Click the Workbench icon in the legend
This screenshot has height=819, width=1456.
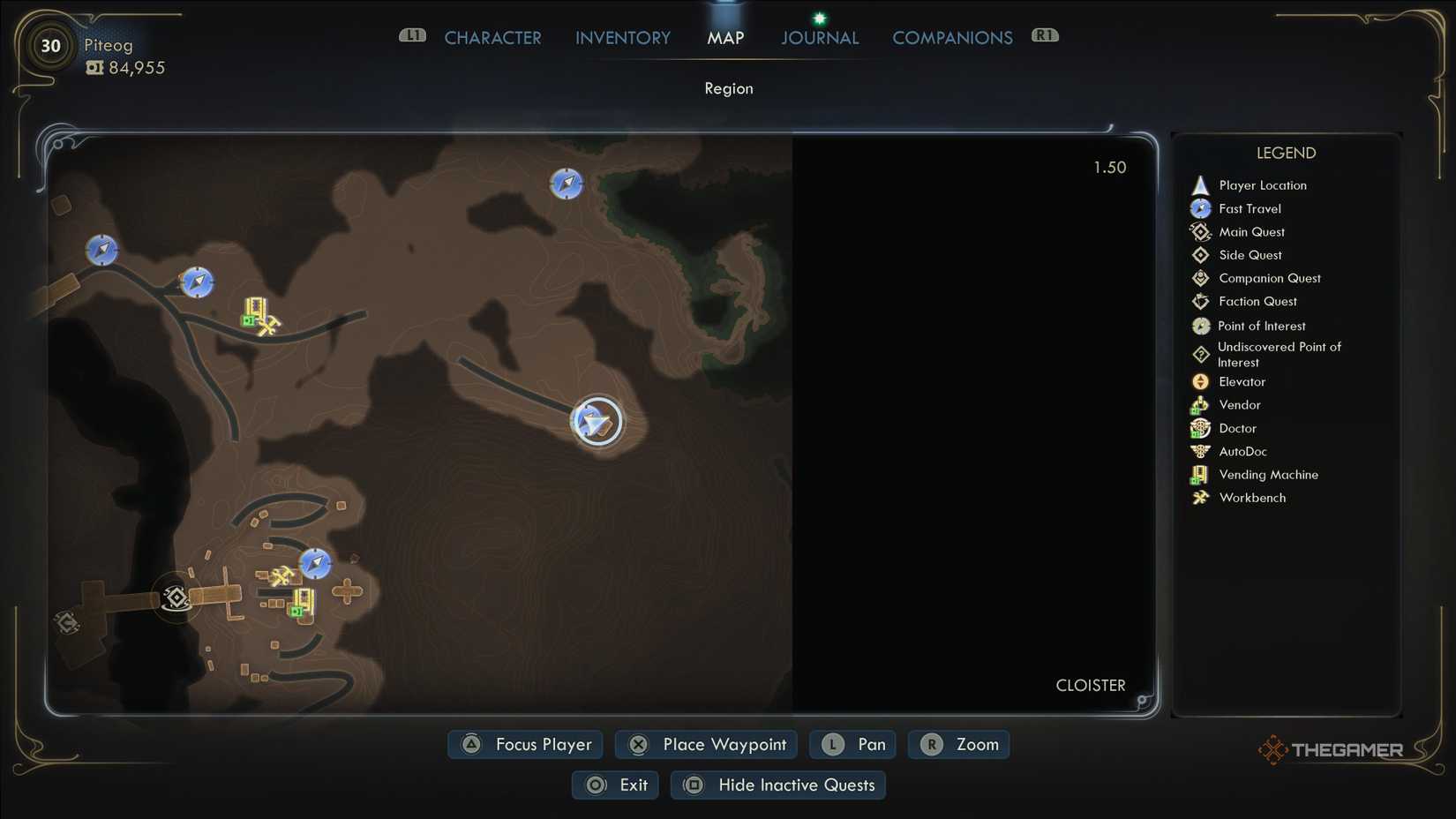click(1200, 497)
